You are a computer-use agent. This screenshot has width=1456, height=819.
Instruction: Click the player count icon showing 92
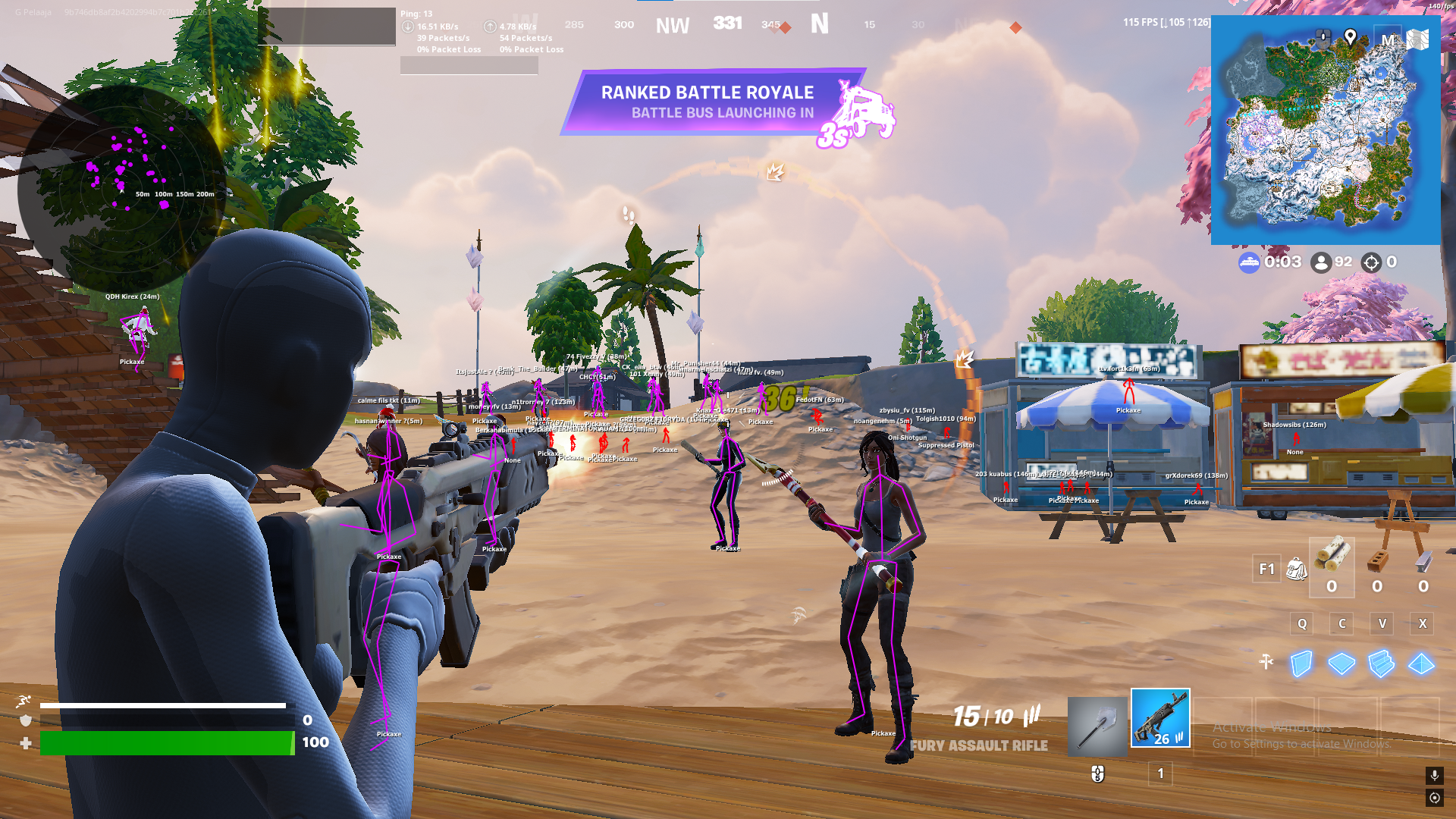coord(1321,262)
